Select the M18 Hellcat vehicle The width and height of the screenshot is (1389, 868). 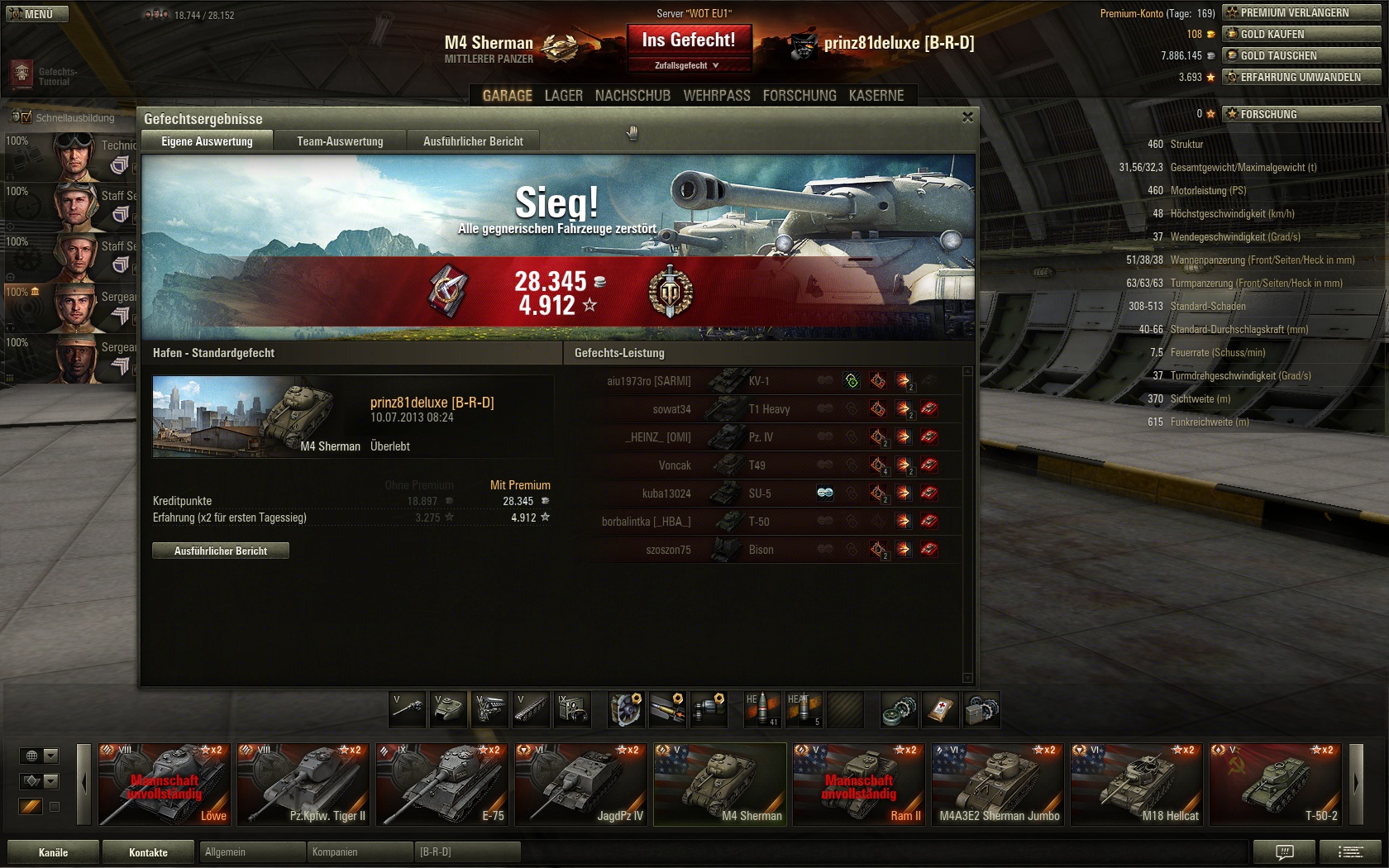pos(1136,784)
